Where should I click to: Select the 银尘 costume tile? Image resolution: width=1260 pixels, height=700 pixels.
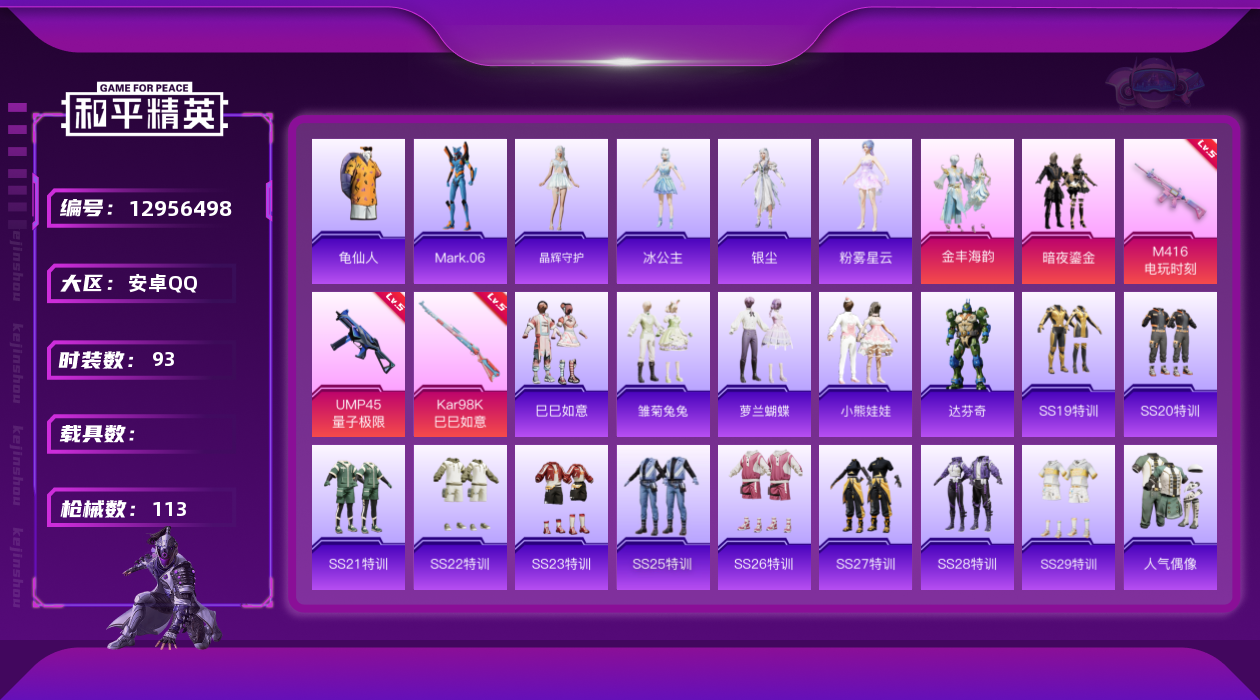pos(764,211)
